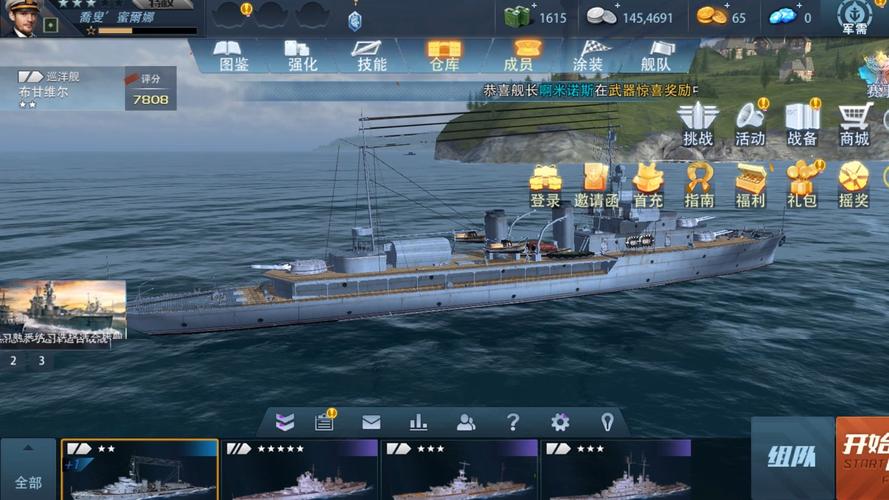Select the 仓库 warehouse tab

[444, 56]
